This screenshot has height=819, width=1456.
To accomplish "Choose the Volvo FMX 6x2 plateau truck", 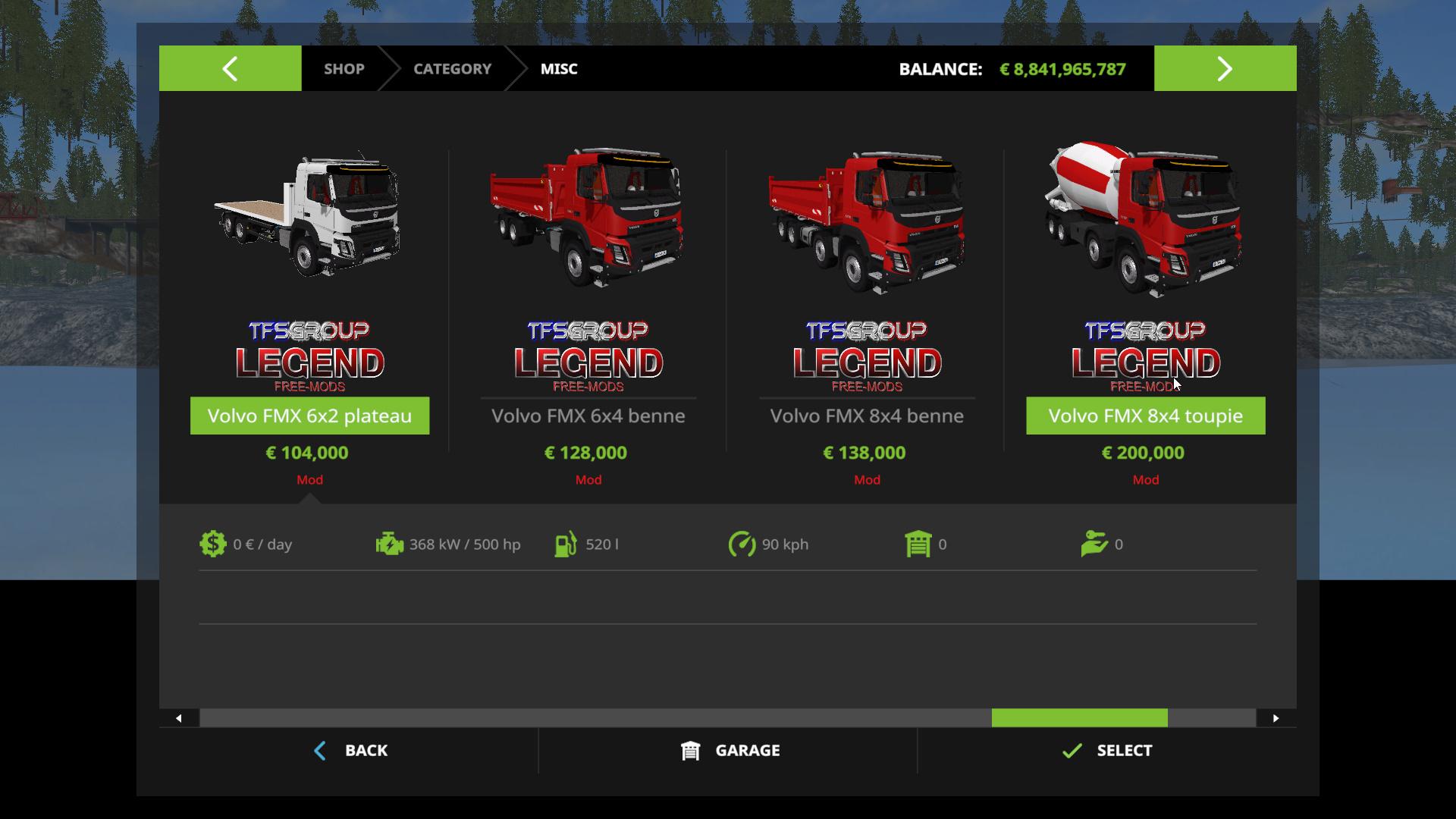I will tap(309, 416).
